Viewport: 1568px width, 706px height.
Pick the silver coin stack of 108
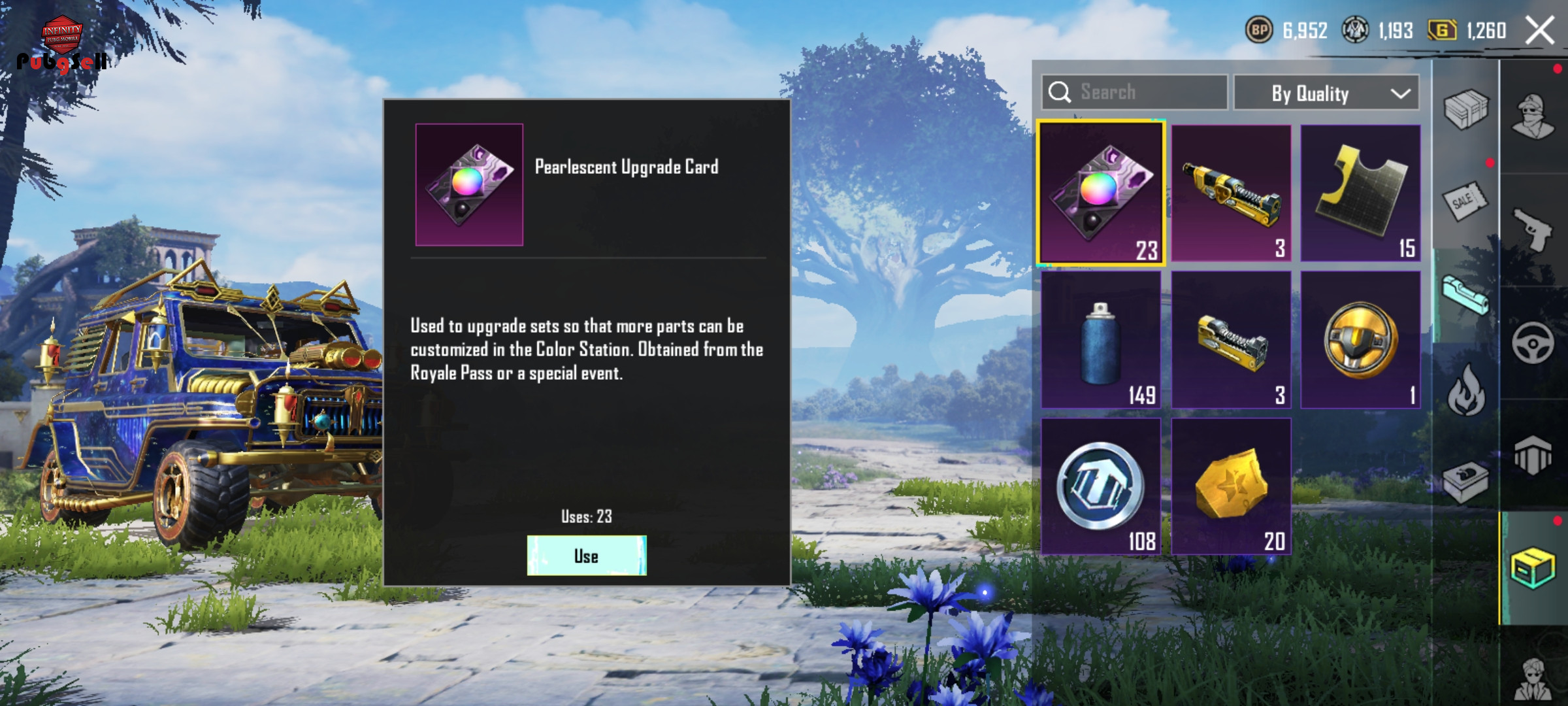[1101, 486]
